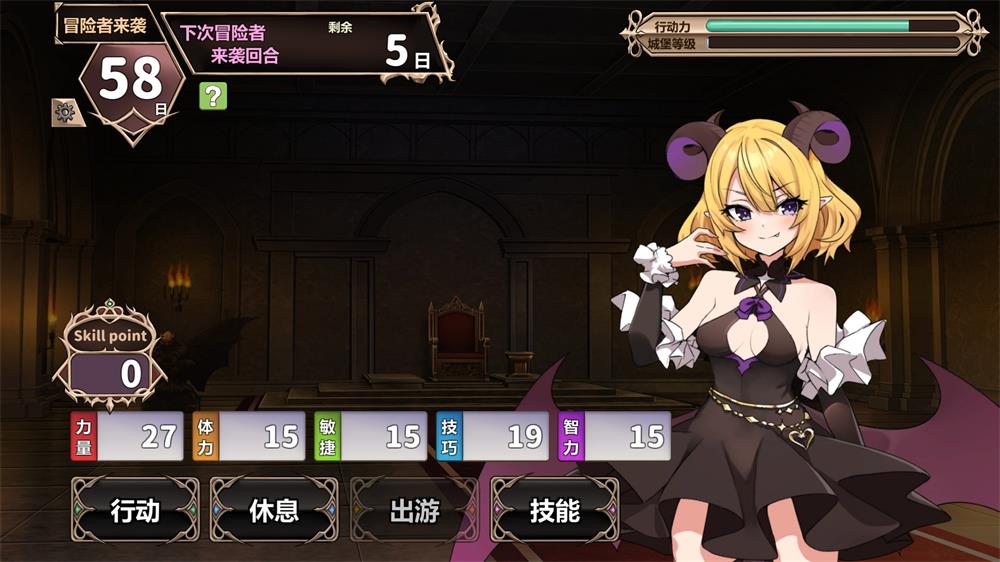1000x562 pixels.
Task: Select the 出游 outing button
Action: tap(414, 511)
